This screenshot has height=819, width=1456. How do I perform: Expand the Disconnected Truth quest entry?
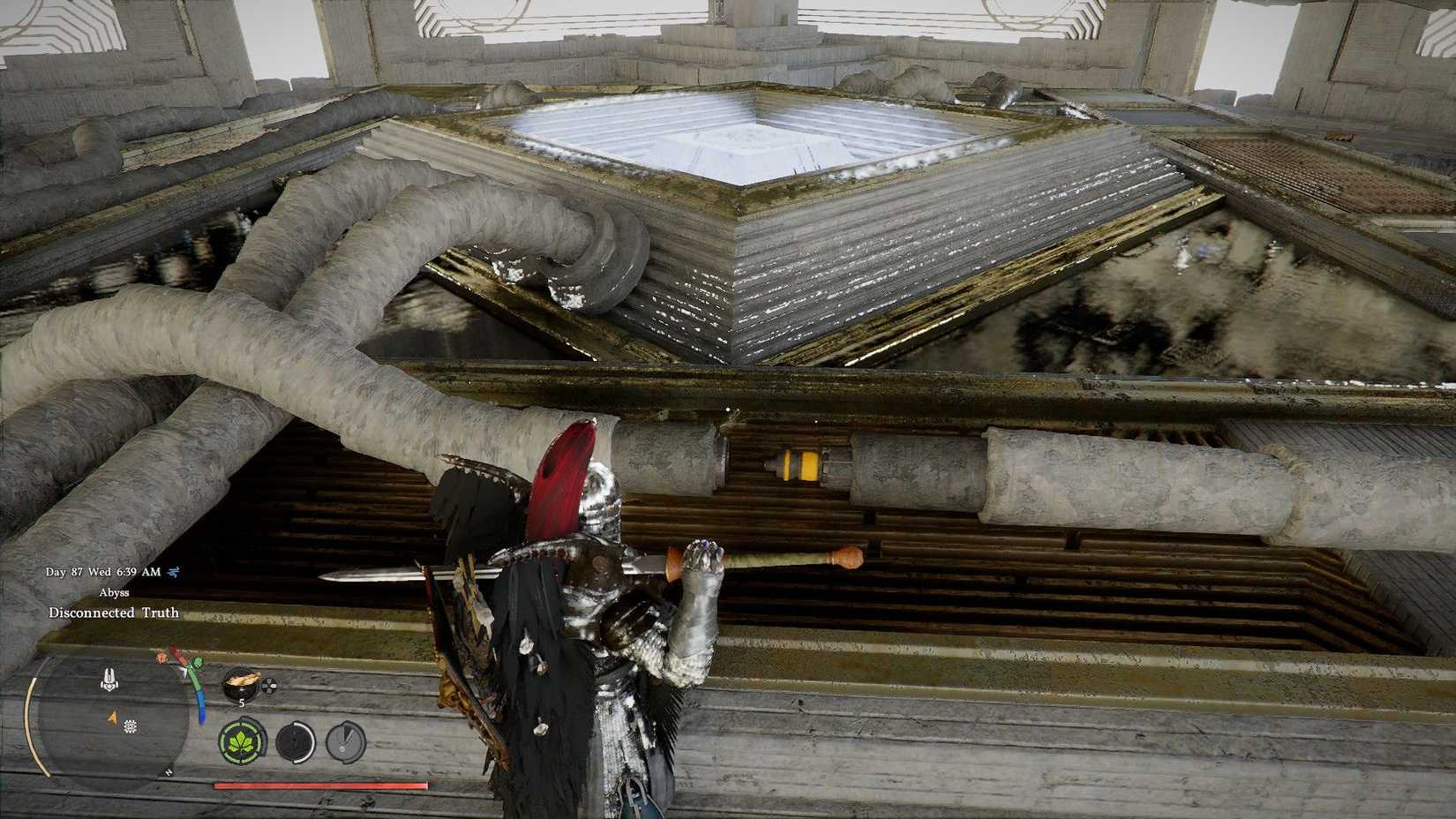pos(115,612)
